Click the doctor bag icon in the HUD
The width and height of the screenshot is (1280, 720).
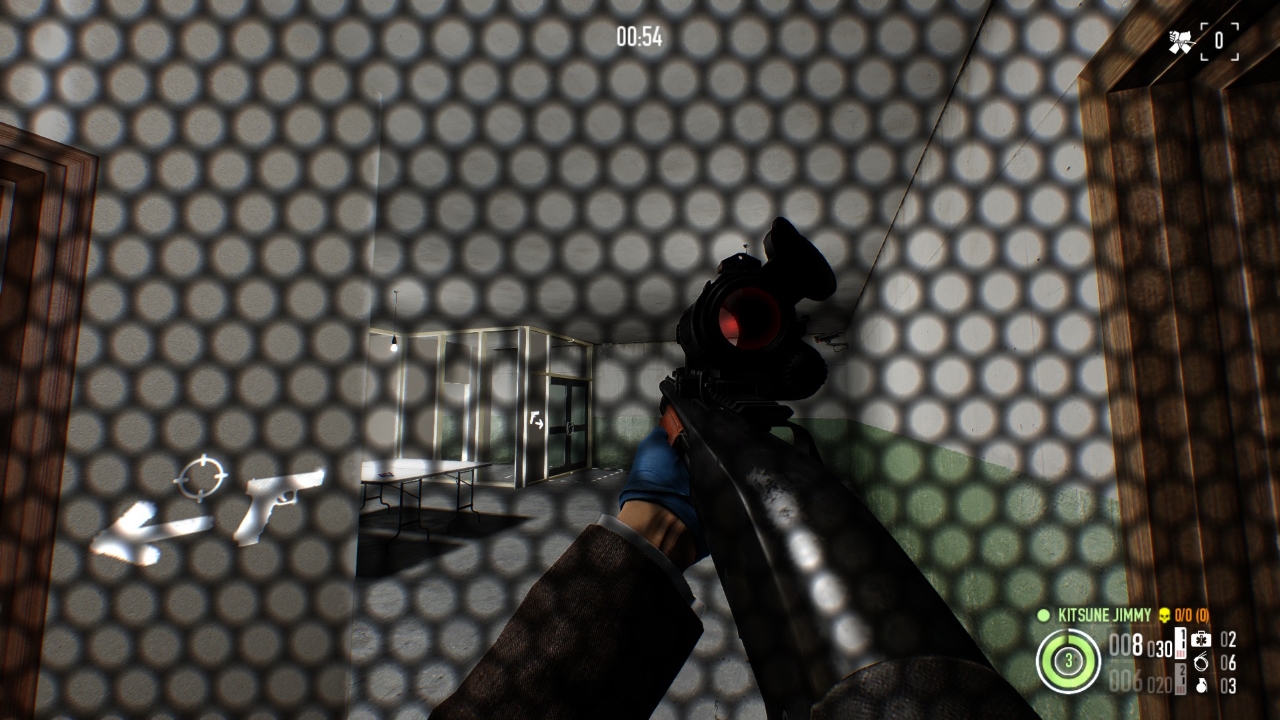(1201, 641)
